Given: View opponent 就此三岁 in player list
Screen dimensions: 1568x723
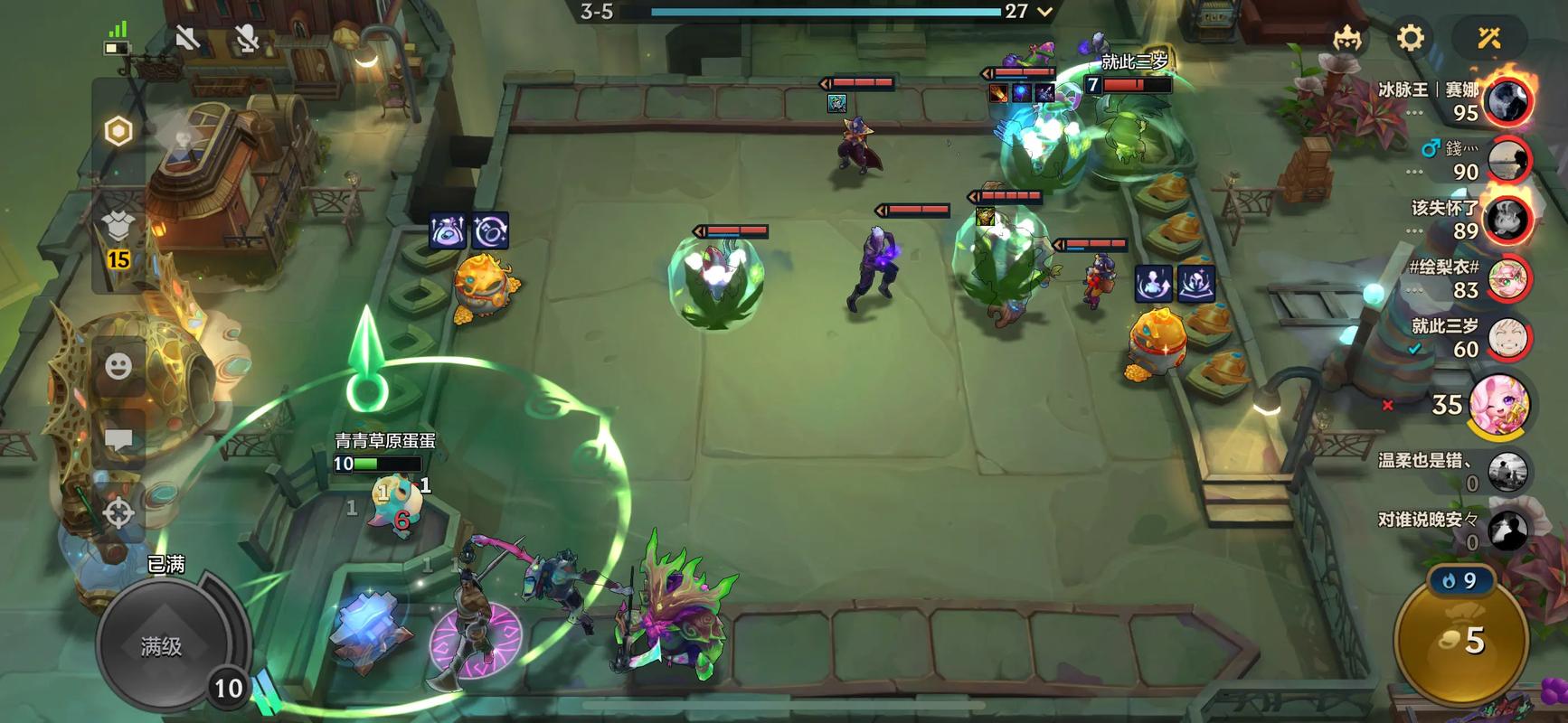Looking at the screenshot, I should 1508,338.
